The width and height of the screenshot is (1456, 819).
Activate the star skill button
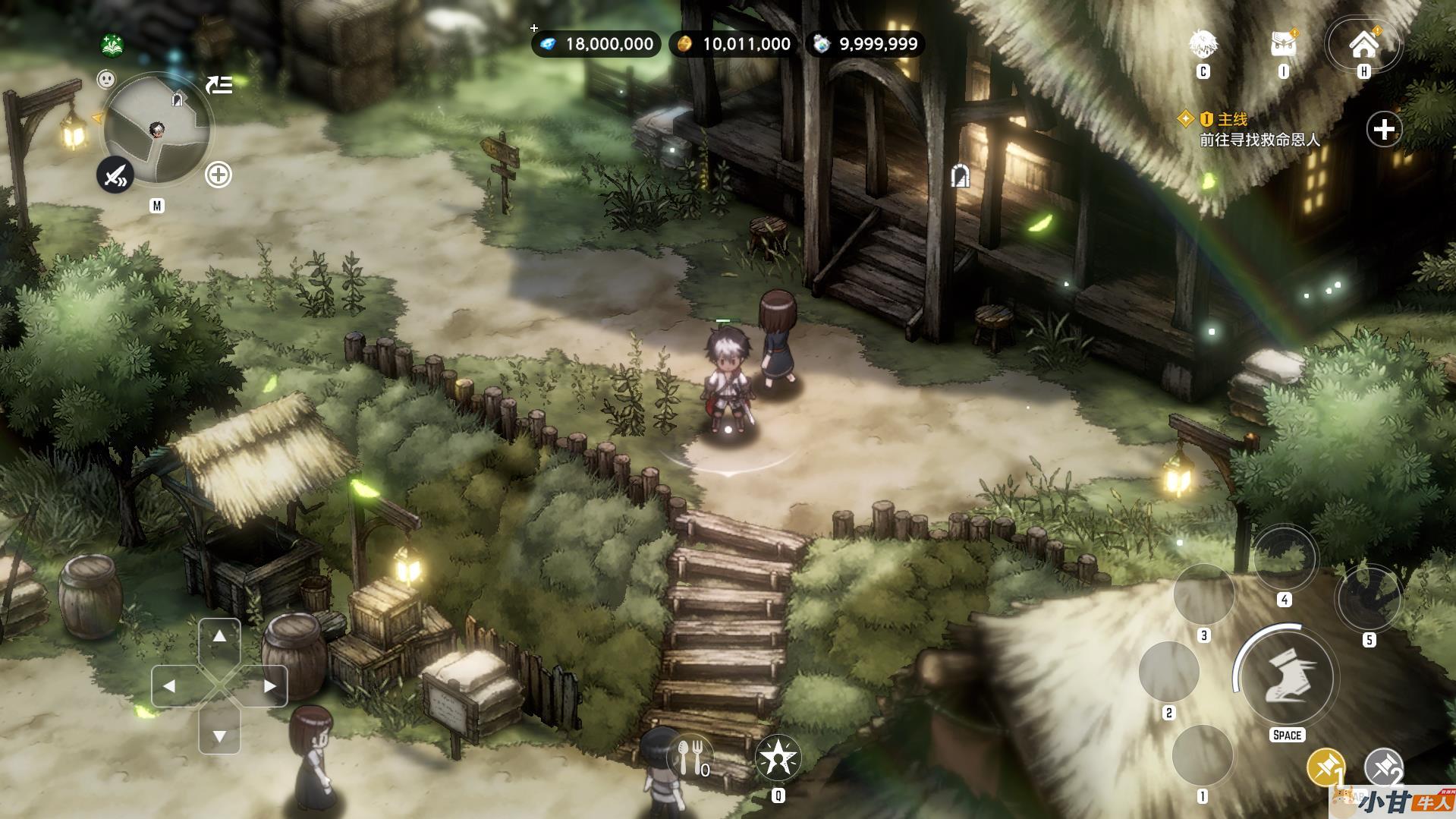(x=778, y=758)
